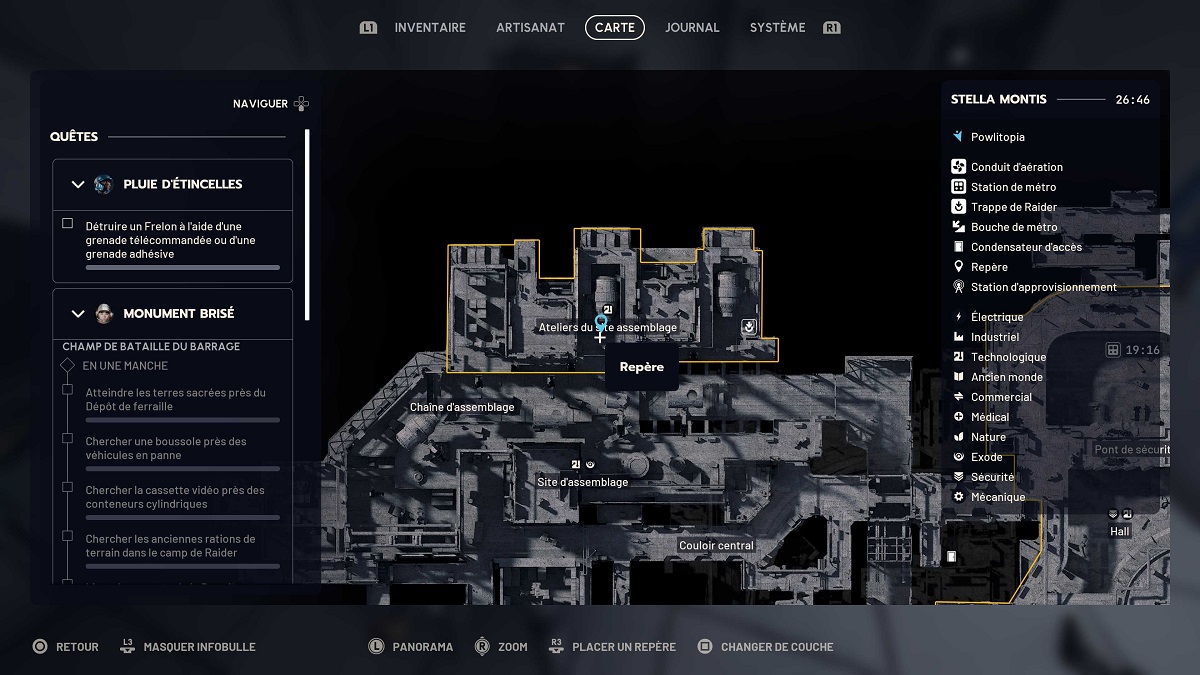
Task: Select the Hall location on map
Action: pos(1120,531)
